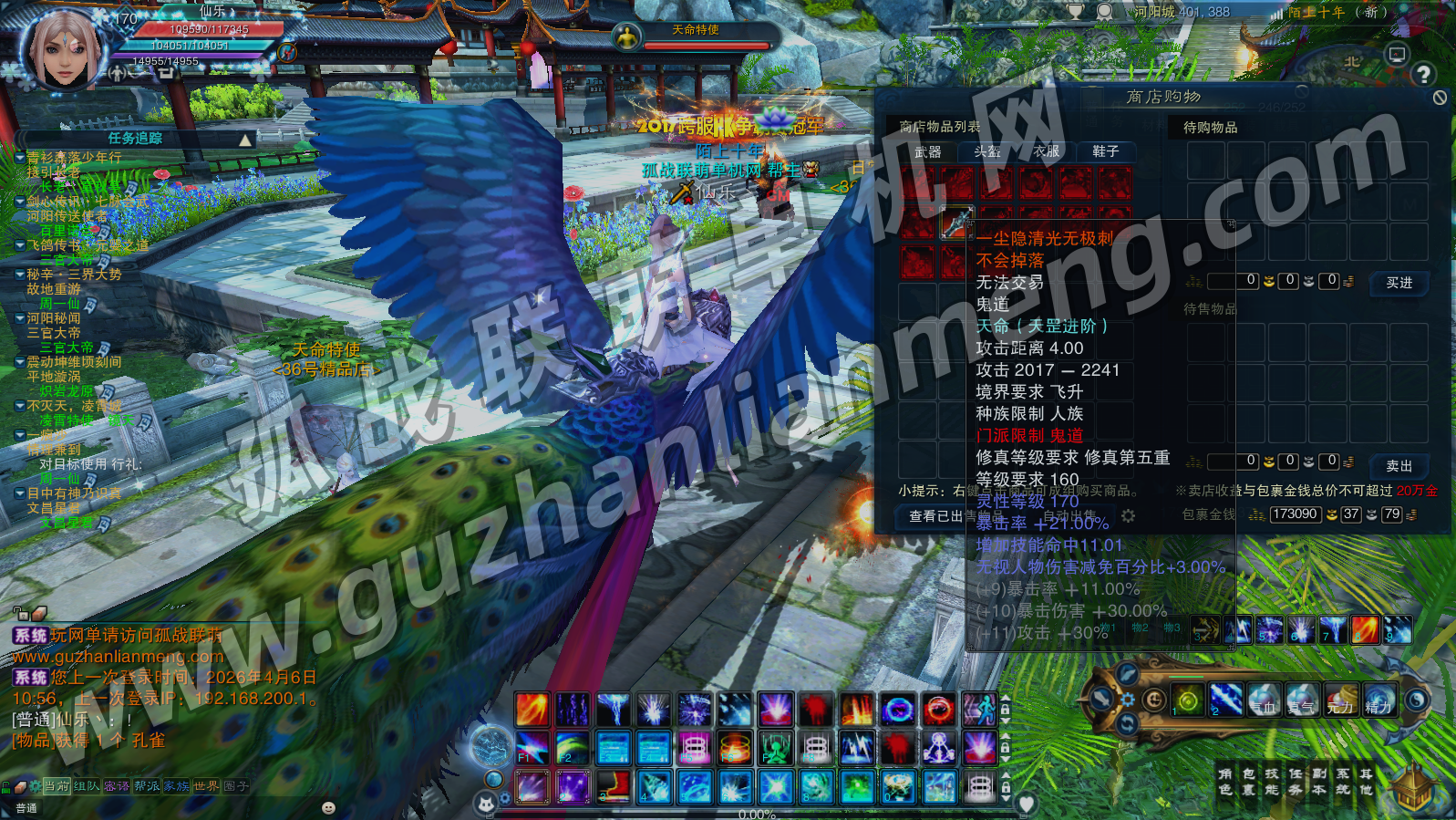Switch chat to the 世界 world channel
Screen dimensions: 1456x820
point(206,786)
